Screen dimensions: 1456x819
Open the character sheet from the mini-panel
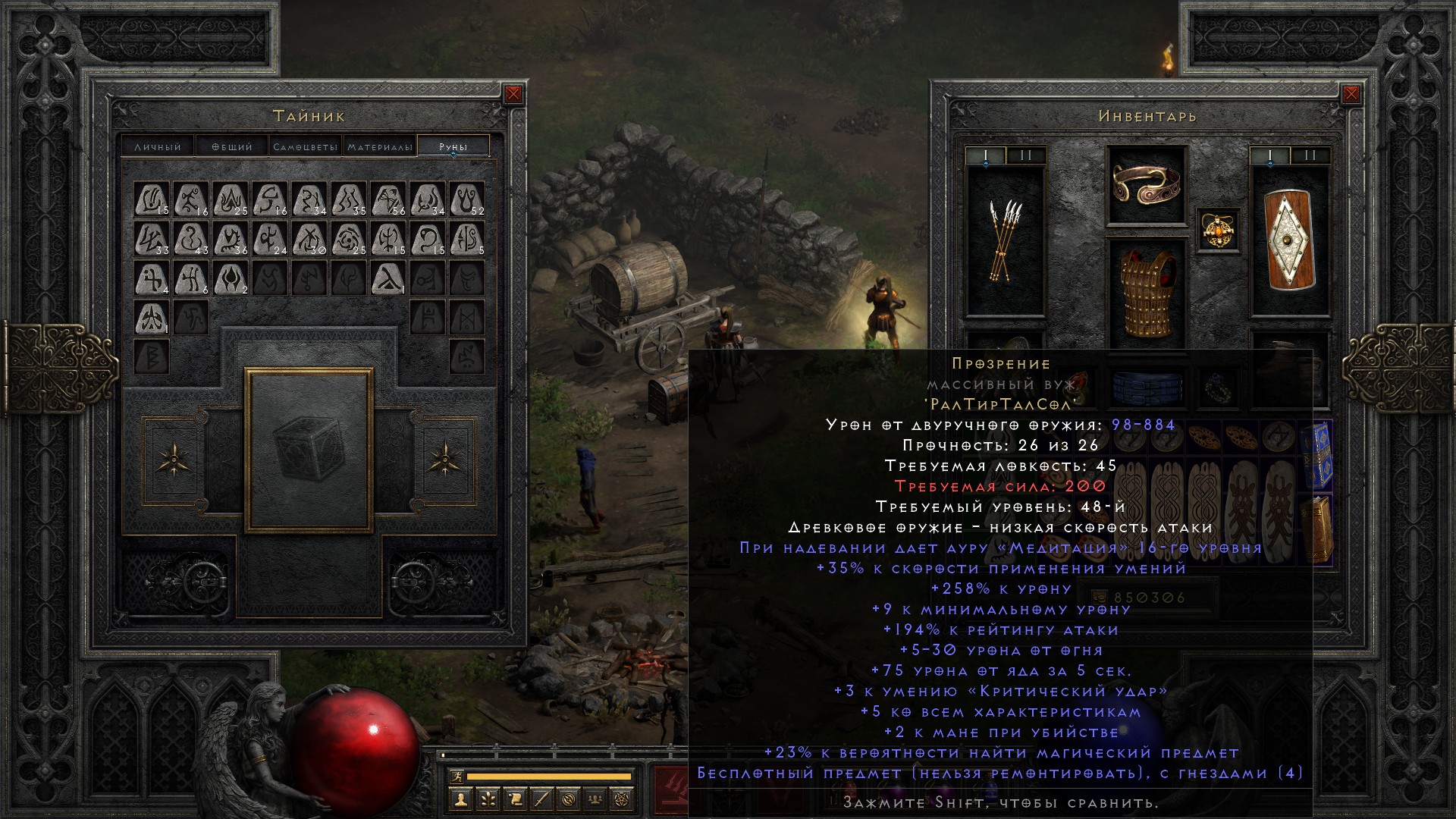pyautogui.click(x=461, y=799)
